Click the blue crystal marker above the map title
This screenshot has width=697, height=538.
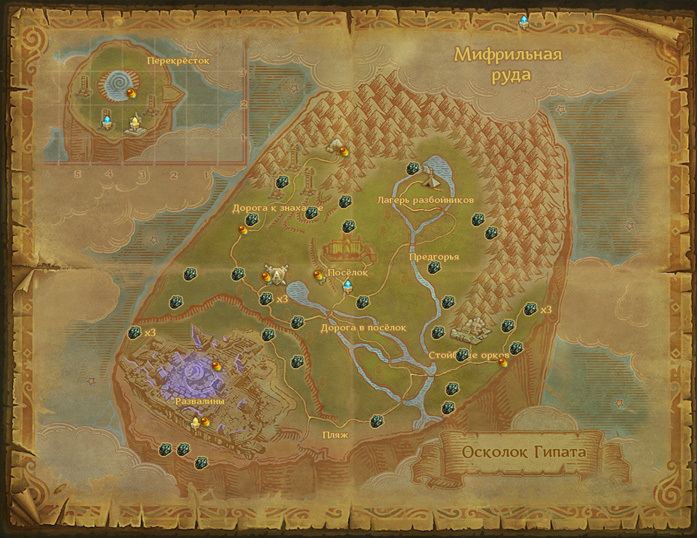[x=523, y=20]
